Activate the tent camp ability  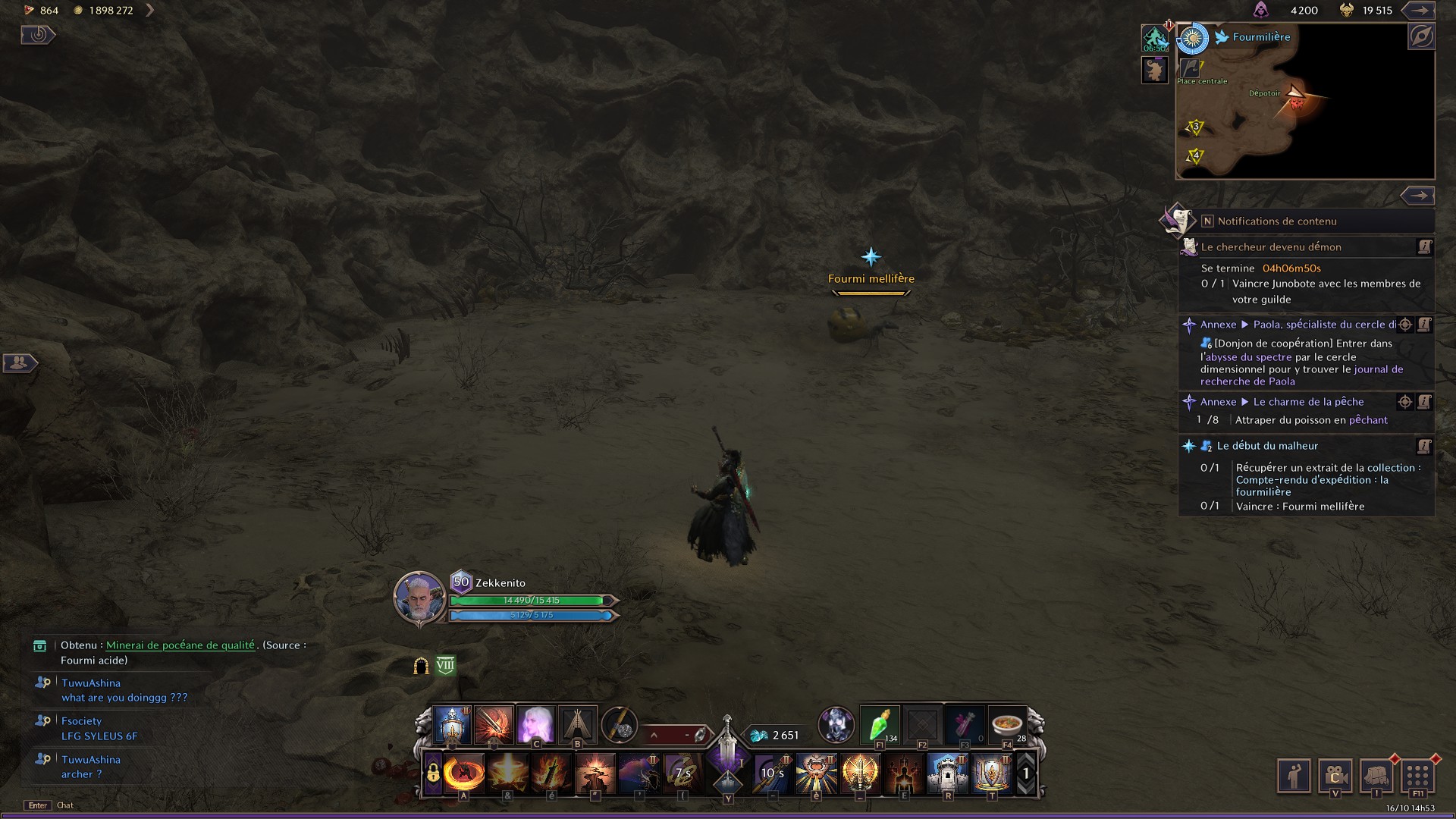577,725
